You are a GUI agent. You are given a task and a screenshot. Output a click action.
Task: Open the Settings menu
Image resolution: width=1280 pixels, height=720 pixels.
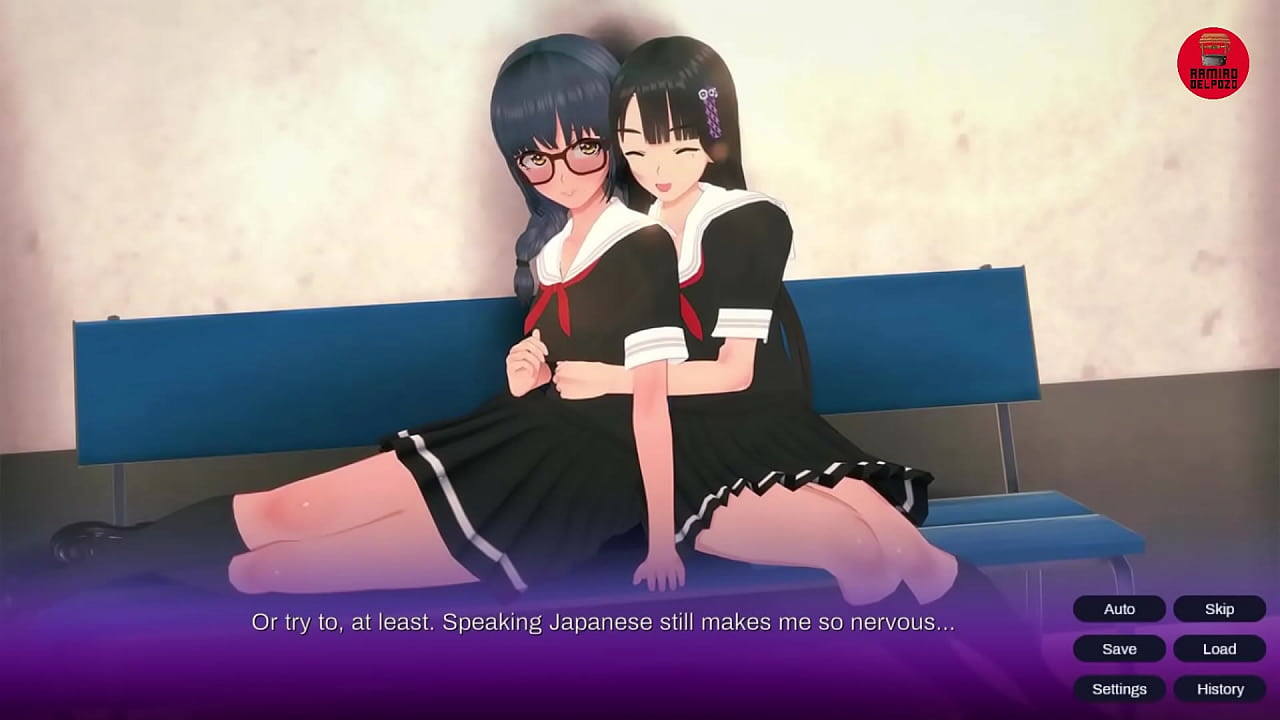1119,689
